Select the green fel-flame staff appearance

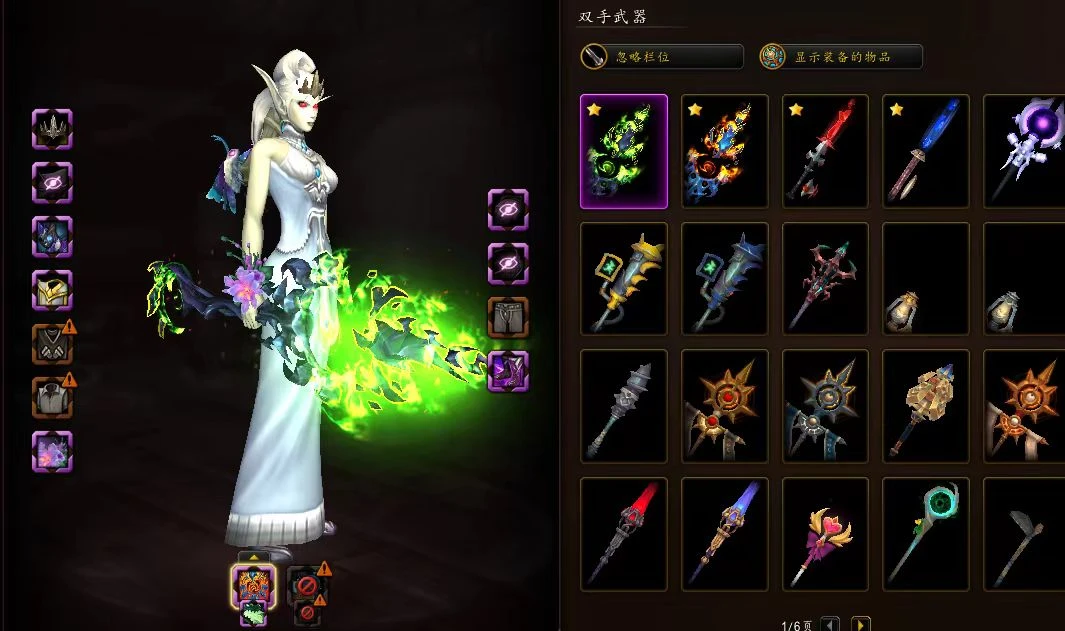click(624, 151)
